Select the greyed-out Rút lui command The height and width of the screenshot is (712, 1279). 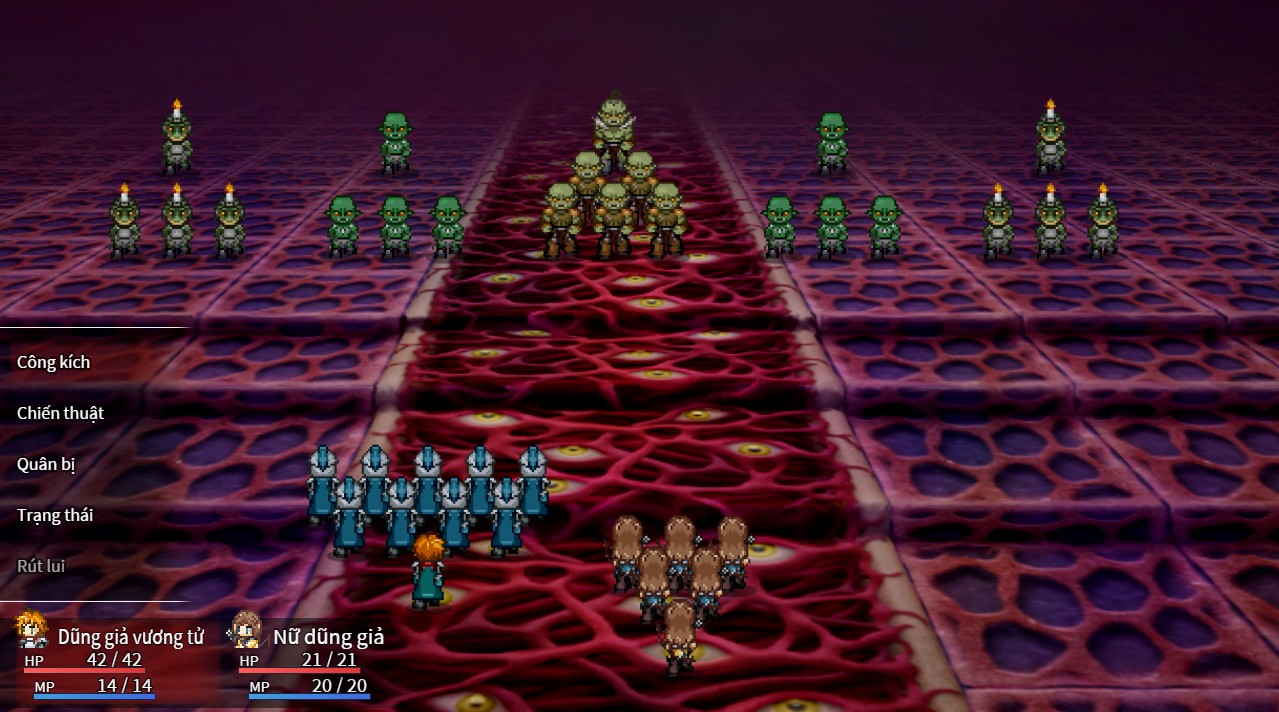[41, 566]
